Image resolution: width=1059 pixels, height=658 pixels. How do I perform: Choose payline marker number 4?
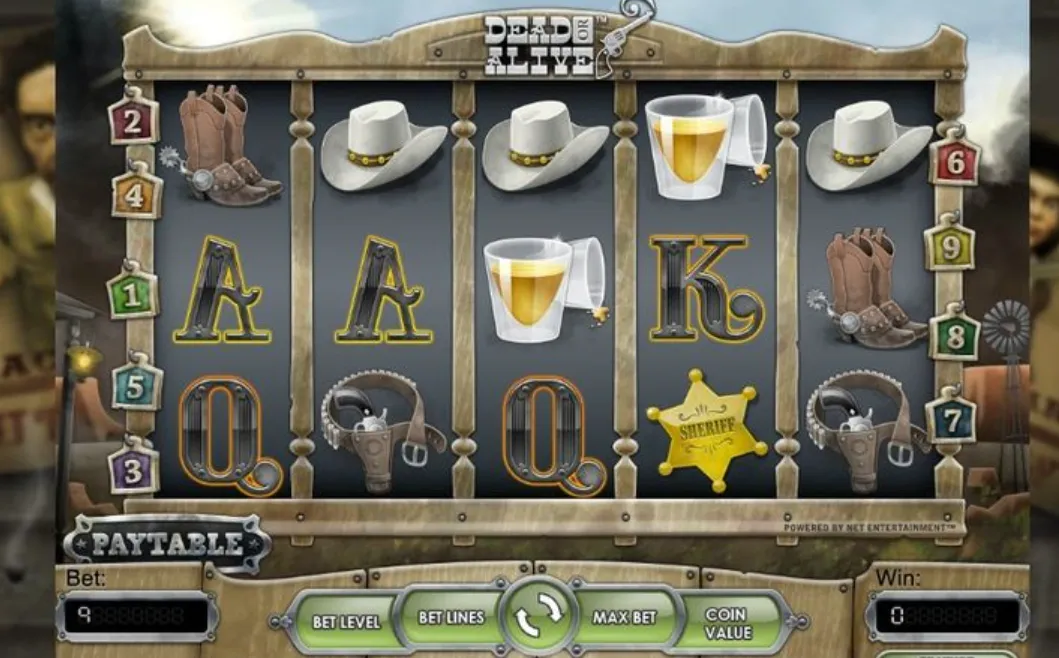coord(136,194)
